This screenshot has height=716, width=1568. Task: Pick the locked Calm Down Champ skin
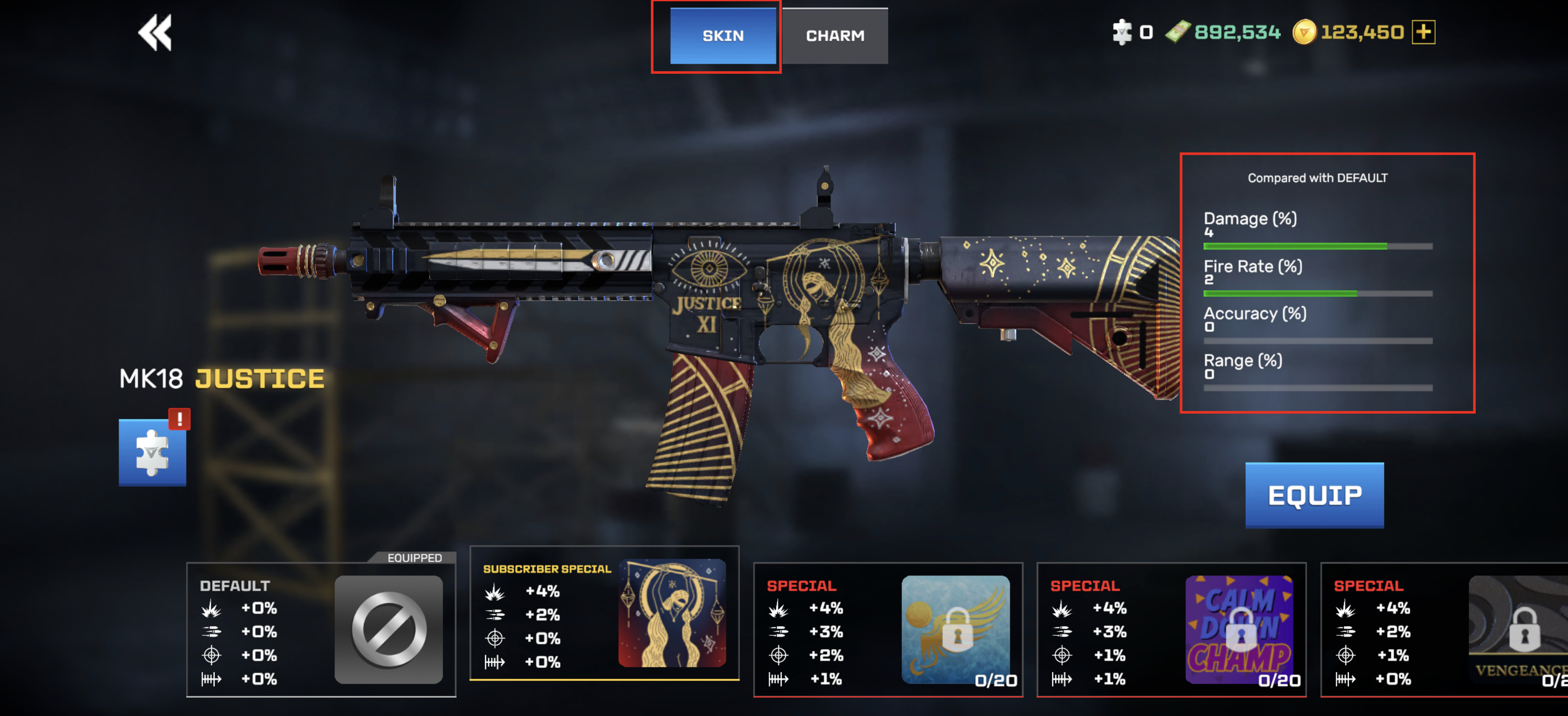click(1171, 629)
